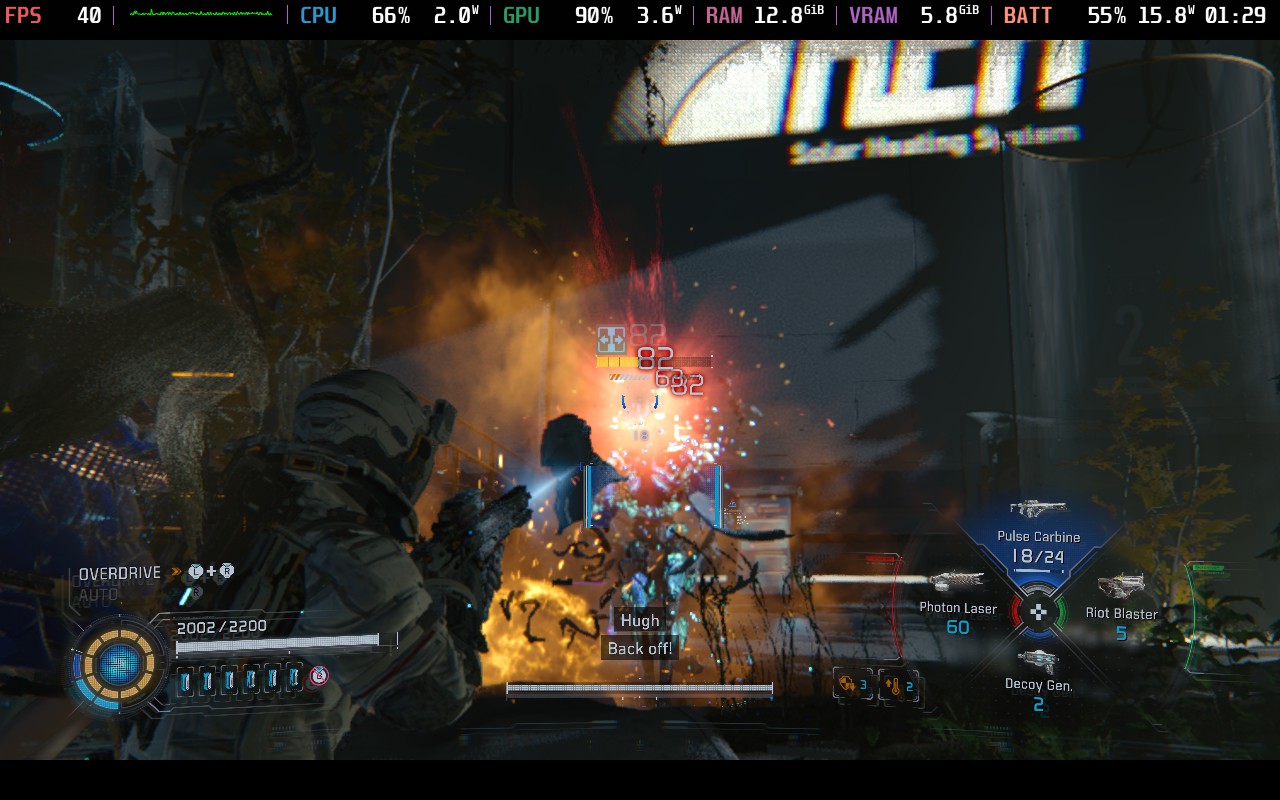1280x800 pixels.
Task: Click the blue Overdrive core gauge
Action: [120, 662]
